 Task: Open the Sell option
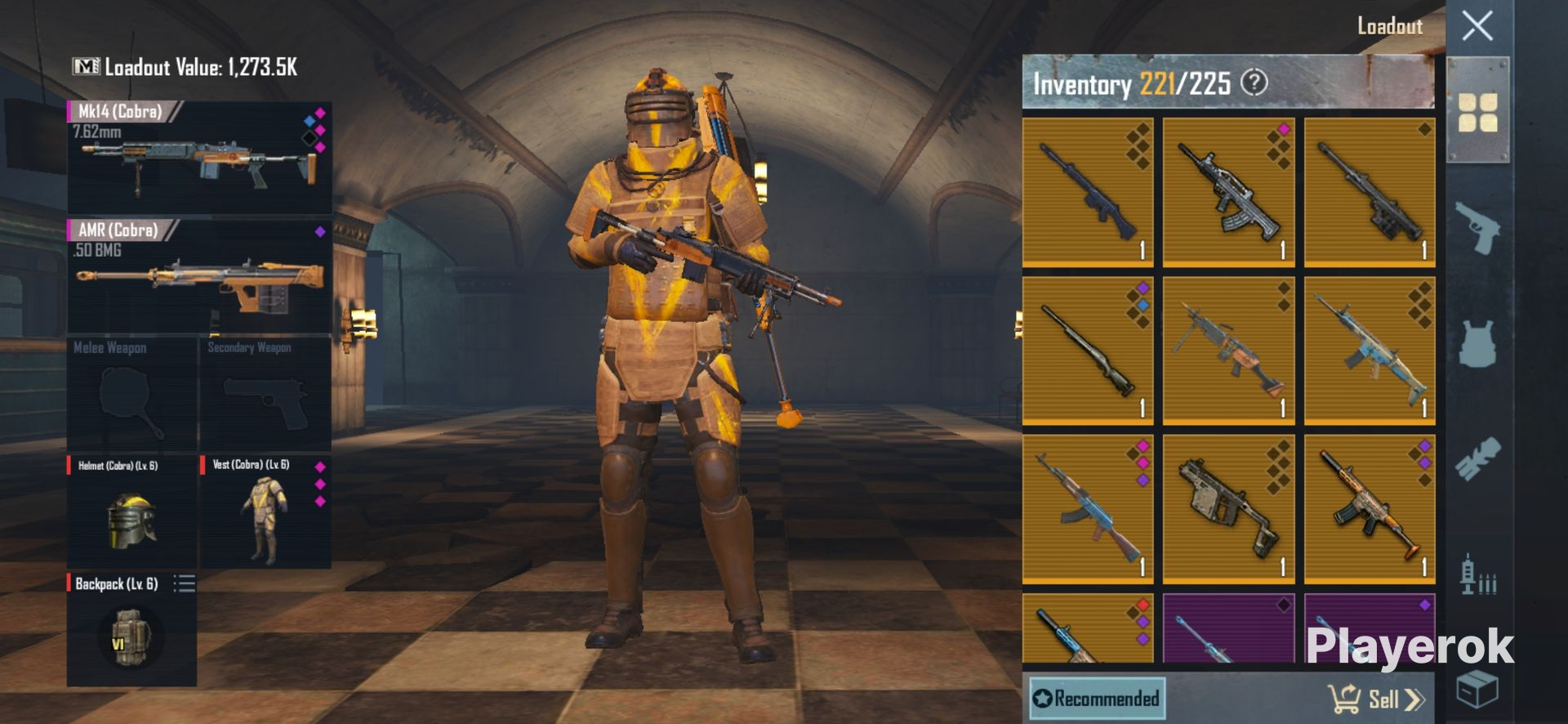[1377, 699]
